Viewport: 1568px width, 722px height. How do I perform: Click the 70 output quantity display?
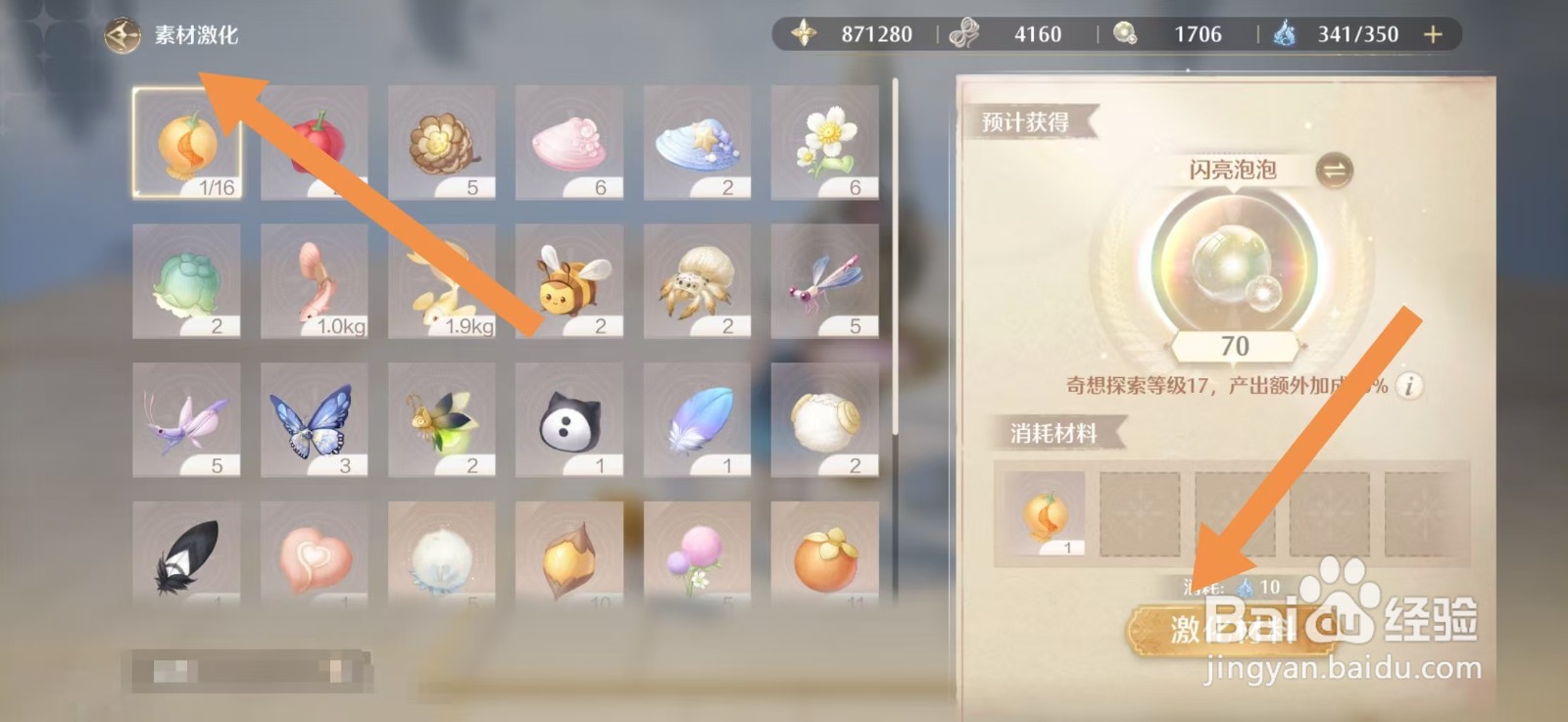1237,346
